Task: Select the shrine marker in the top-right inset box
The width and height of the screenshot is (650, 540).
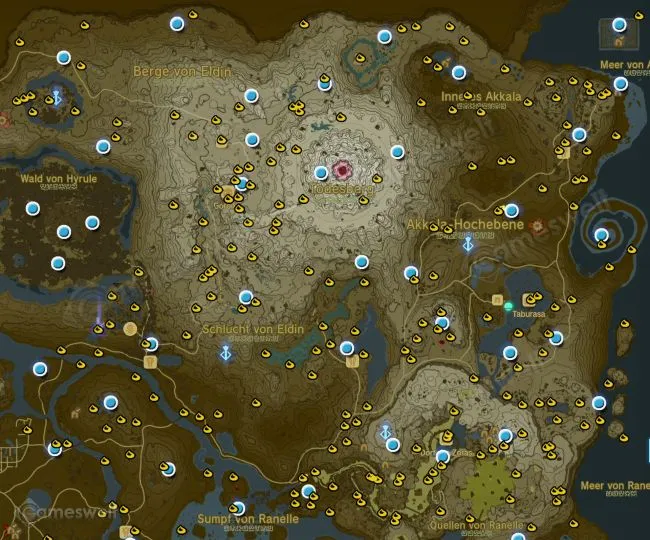Action: coord(619,23)
